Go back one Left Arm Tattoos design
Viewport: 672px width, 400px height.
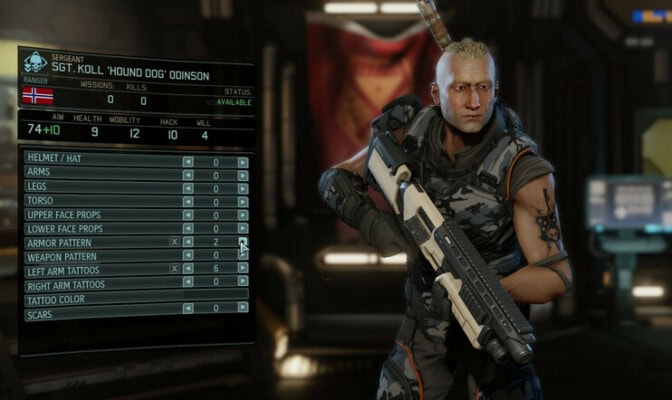pos(188,269)
